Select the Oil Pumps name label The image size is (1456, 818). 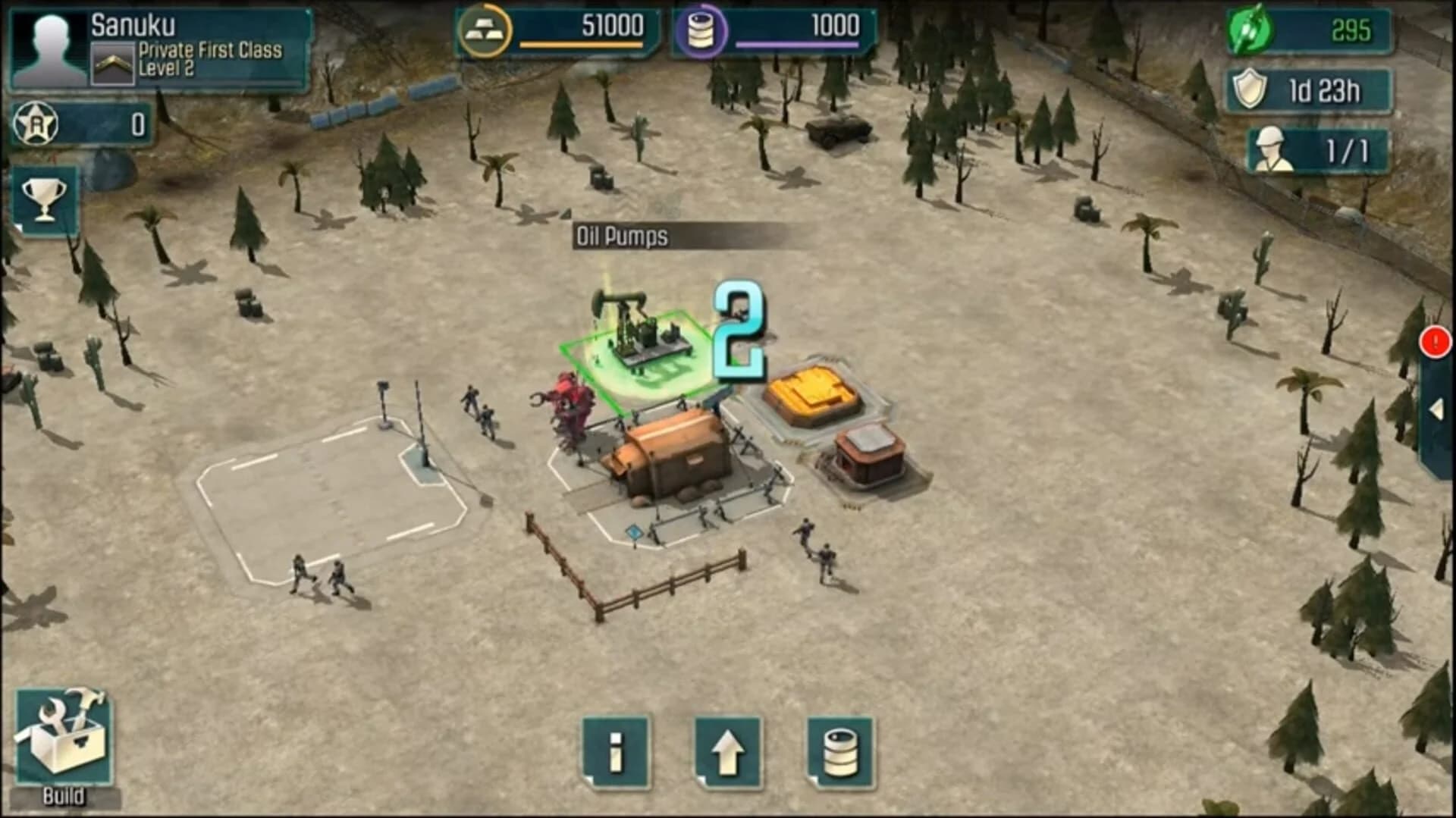pyautogui.click(x=622, y=236)
